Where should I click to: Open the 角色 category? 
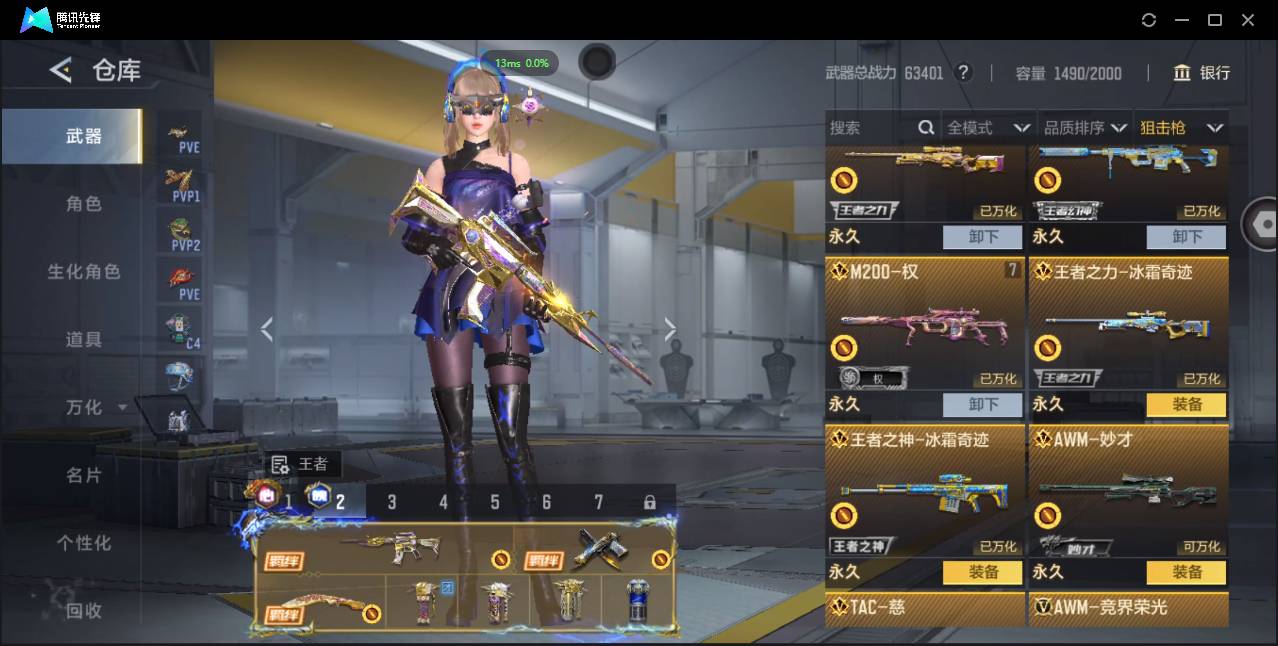pyautogui.click(x=84, y=204)
